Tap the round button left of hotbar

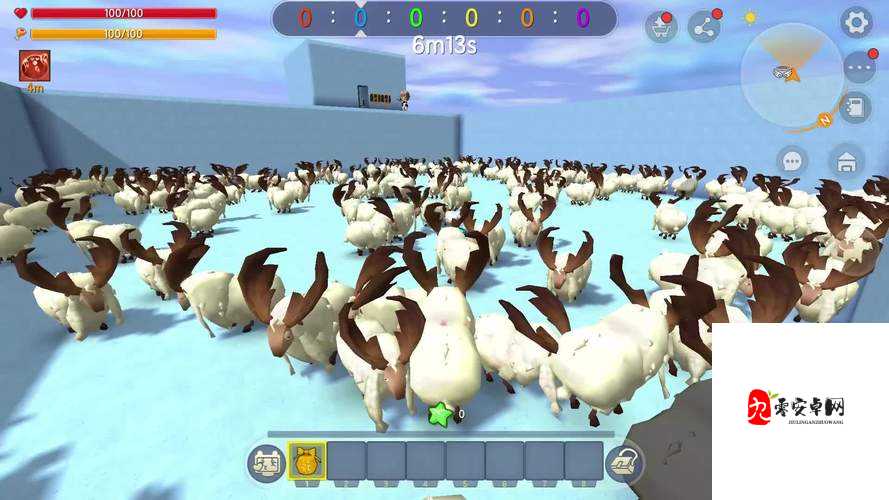pos(266,463)
